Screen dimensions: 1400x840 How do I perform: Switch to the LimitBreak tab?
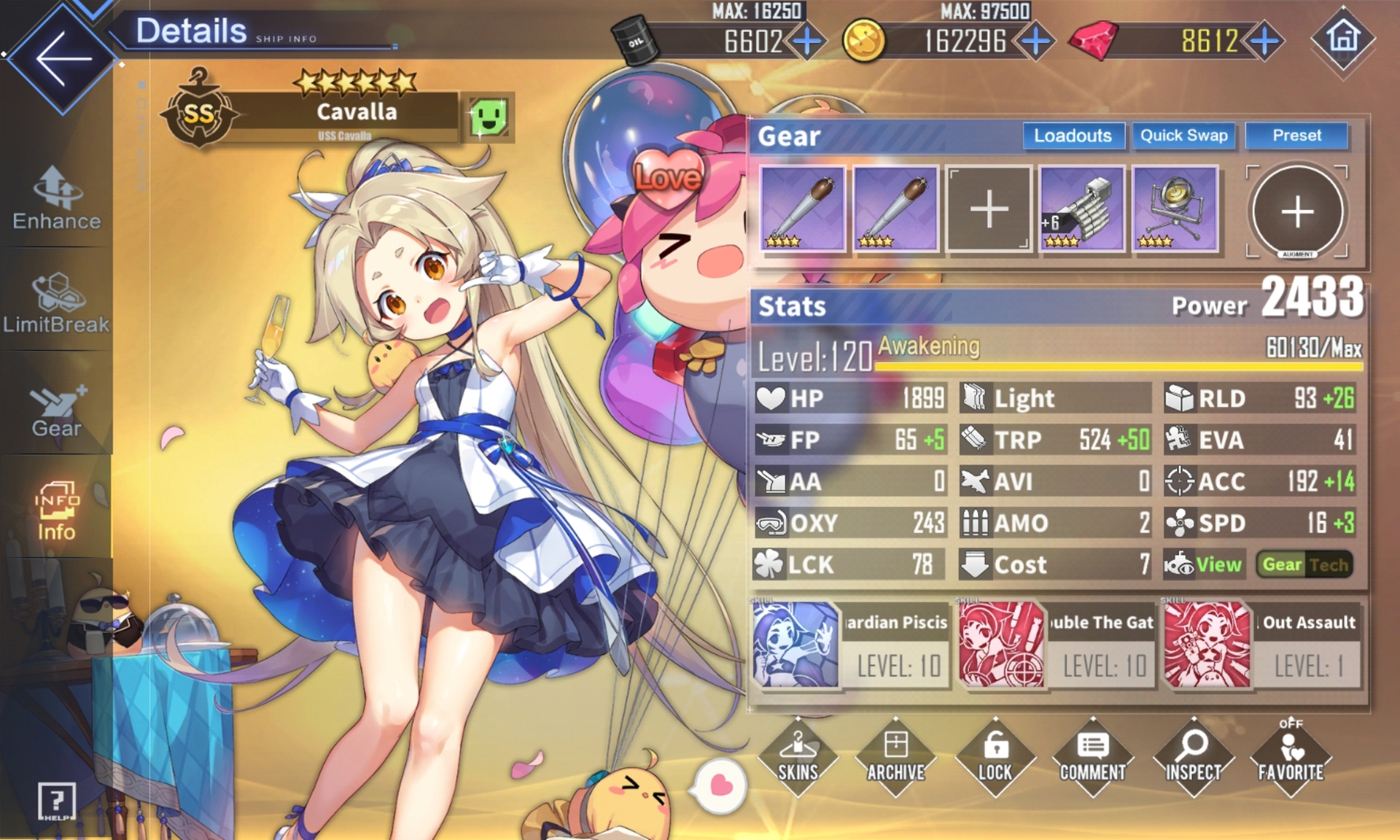click(x=57, y=303)
